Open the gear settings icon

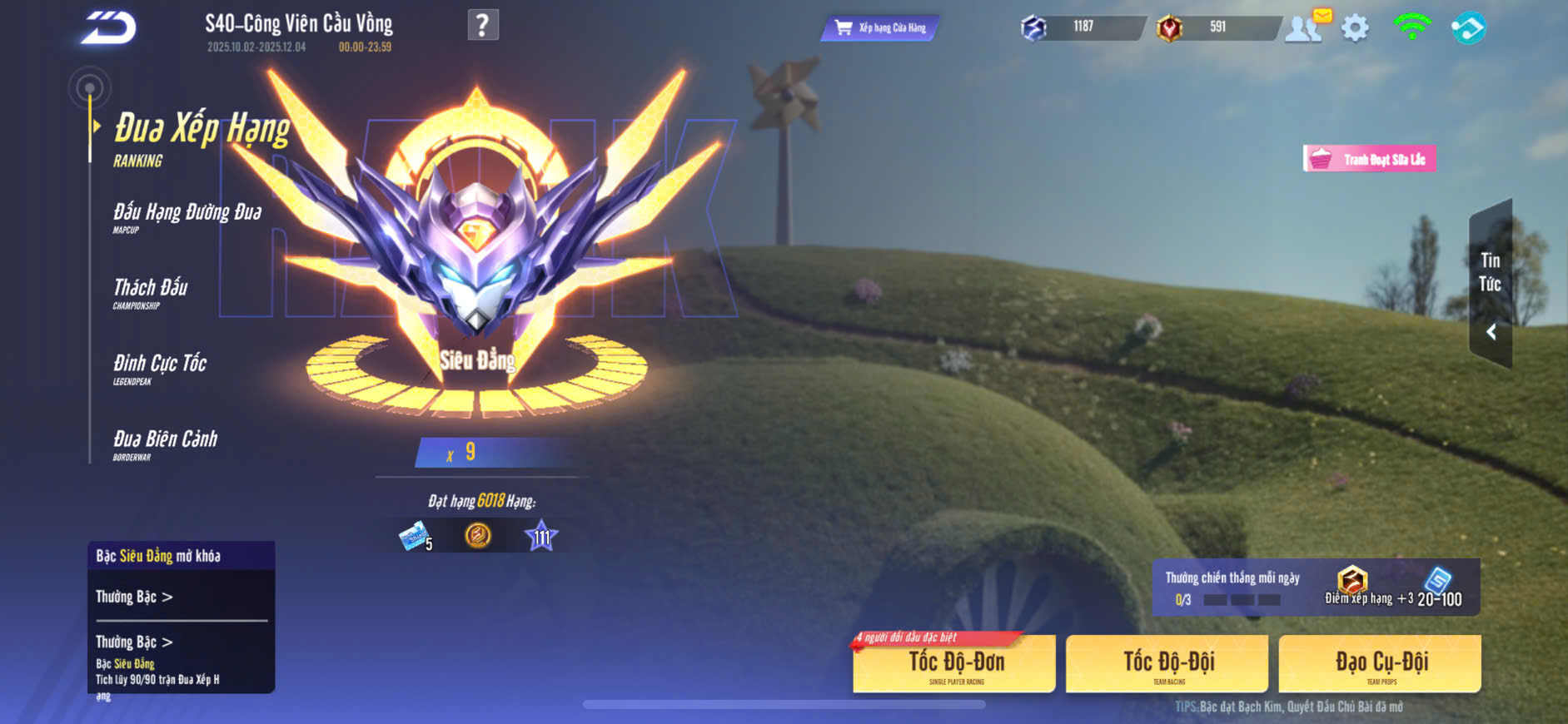click(1355, 28)
